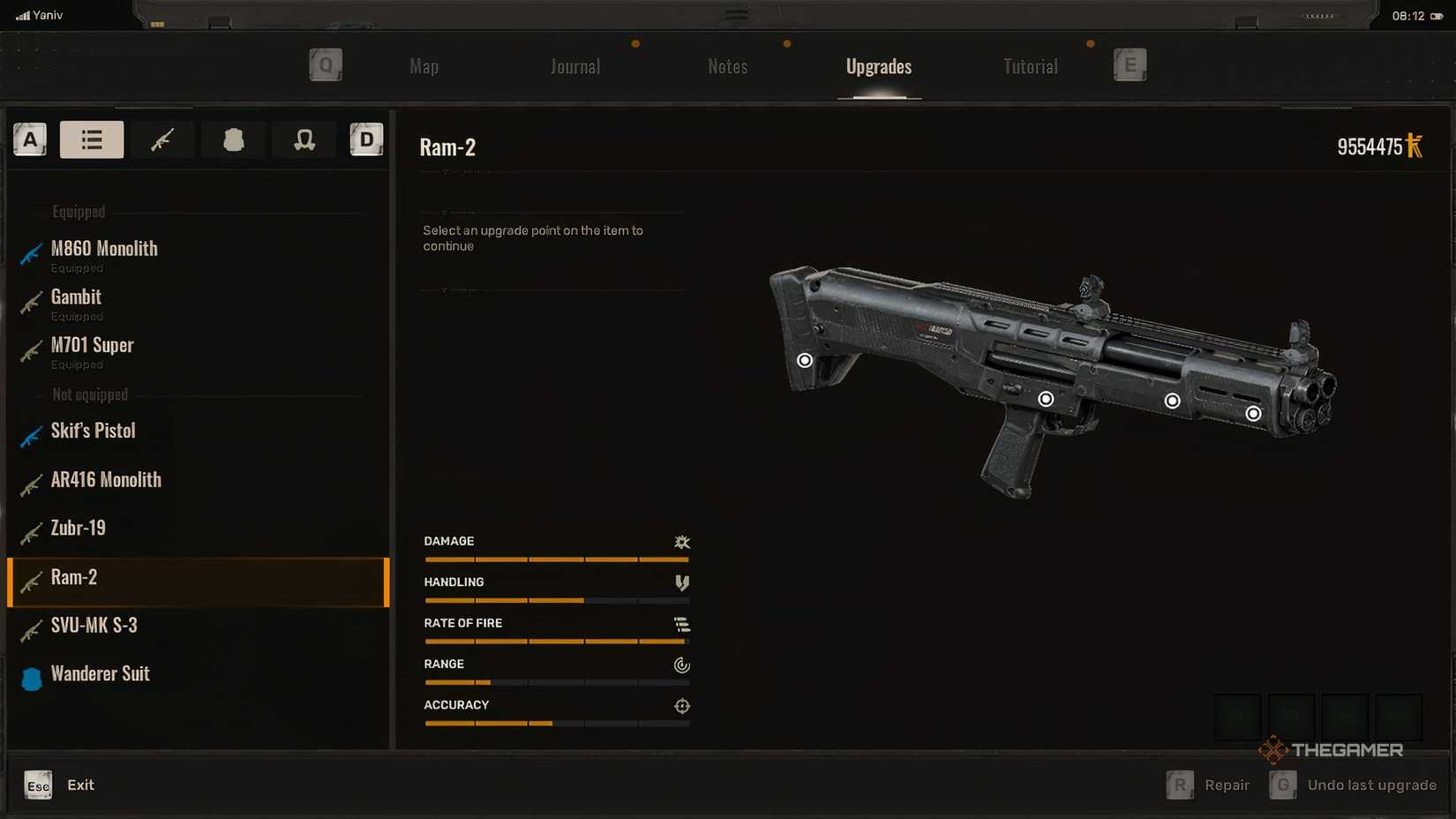The width and height of the screenshot is (1456, 819).
Task: Open the Tutorial tab
Action: click(x=1030, y=67)
